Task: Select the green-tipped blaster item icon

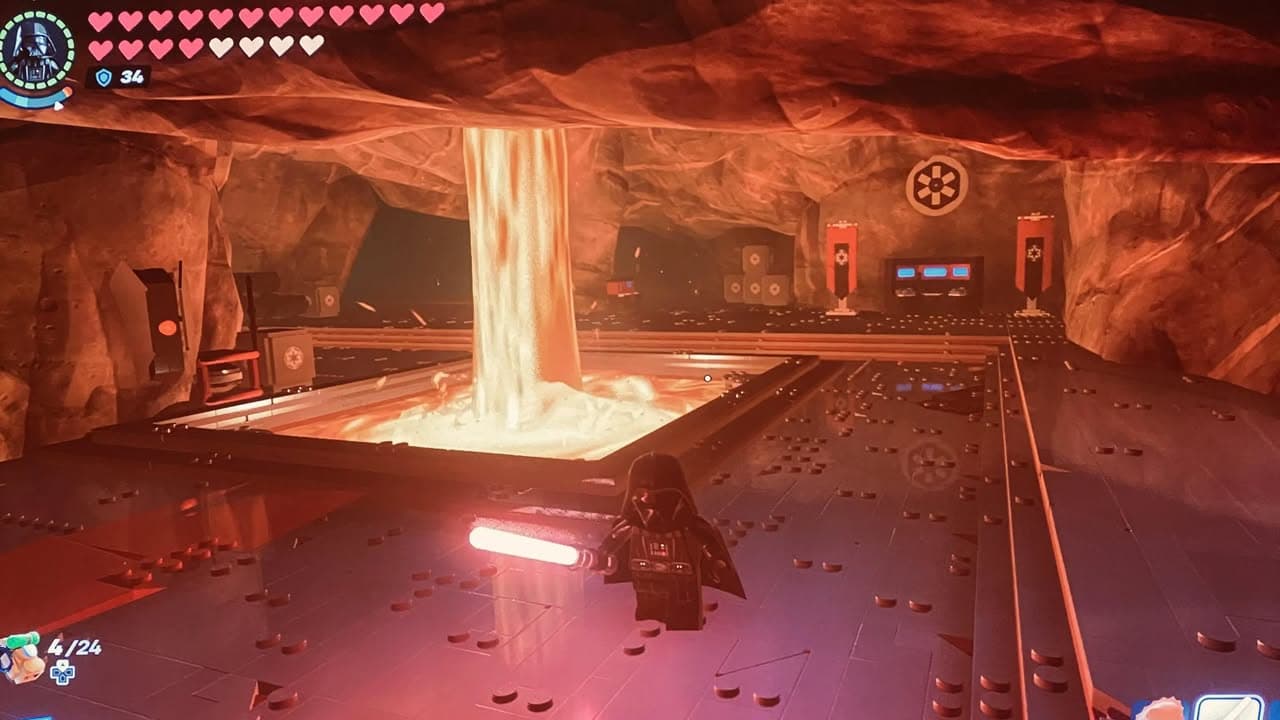Action: click(20, 655)
